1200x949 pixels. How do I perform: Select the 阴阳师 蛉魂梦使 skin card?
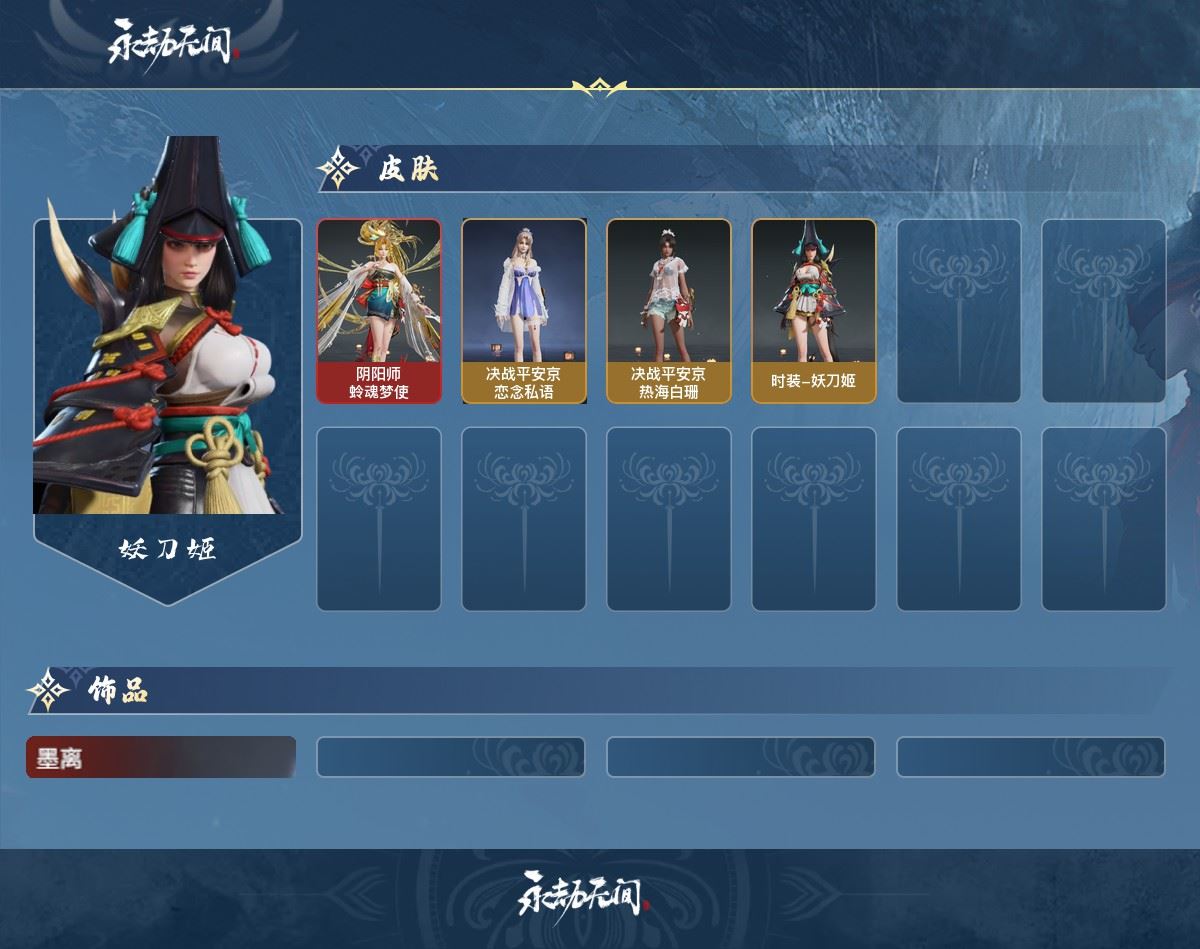(x=379, y=311)
